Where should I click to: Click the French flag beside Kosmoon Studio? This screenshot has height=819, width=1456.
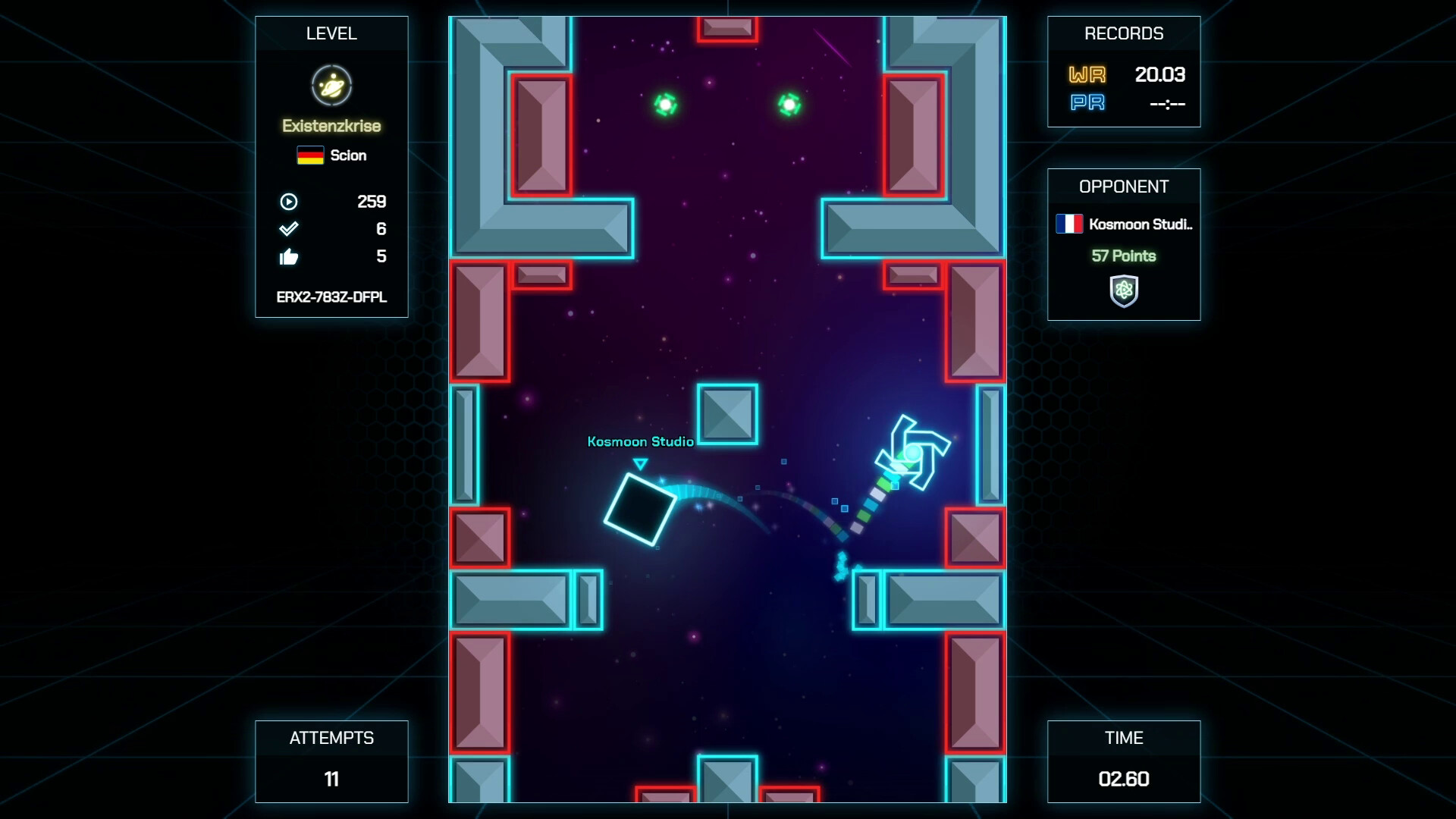pyautogui.click(x=1069, y=224)
